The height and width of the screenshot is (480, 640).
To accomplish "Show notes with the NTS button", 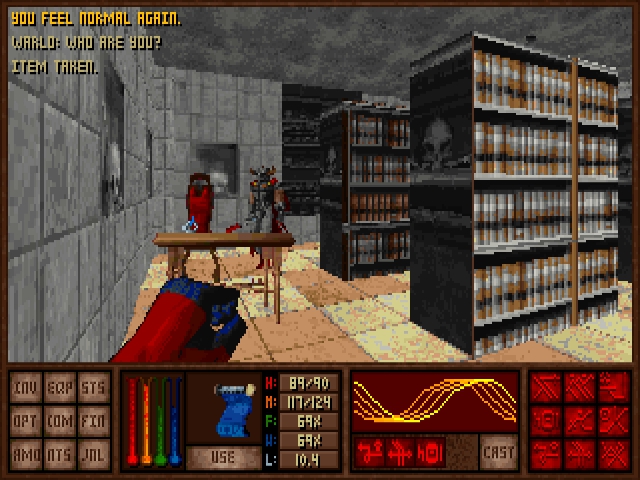I will pos(60,453).
